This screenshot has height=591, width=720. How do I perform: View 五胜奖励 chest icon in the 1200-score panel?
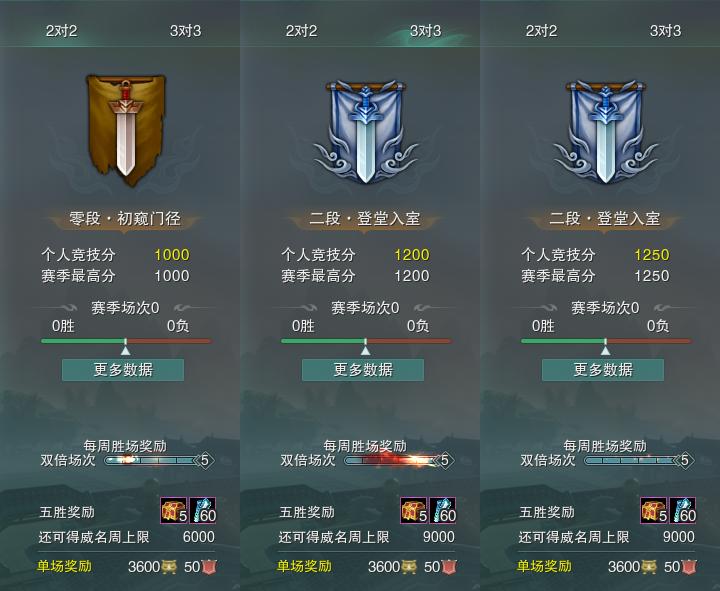click(413, 511)
